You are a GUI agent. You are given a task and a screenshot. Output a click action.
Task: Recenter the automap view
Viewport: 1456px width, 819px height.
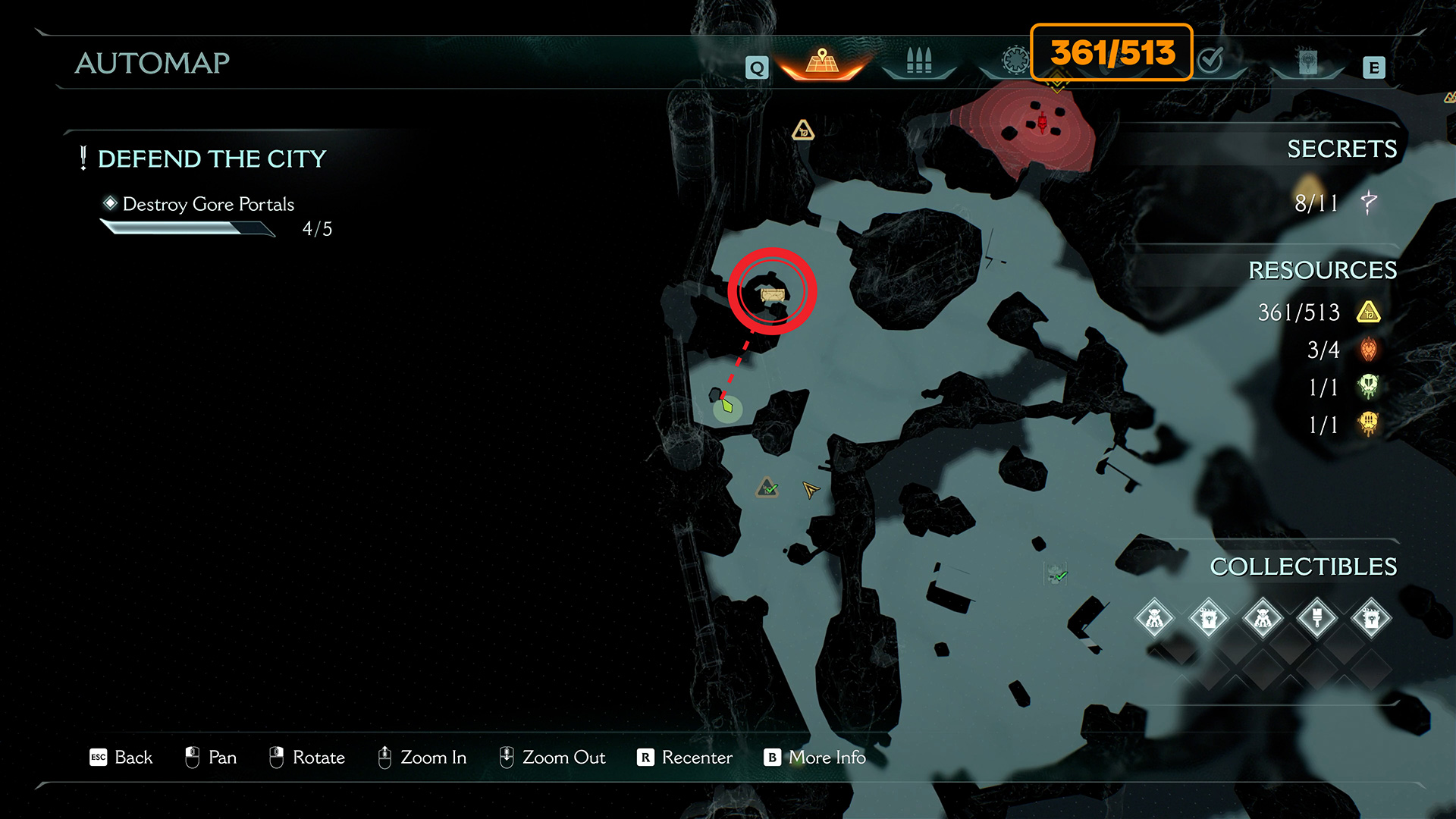685,757
